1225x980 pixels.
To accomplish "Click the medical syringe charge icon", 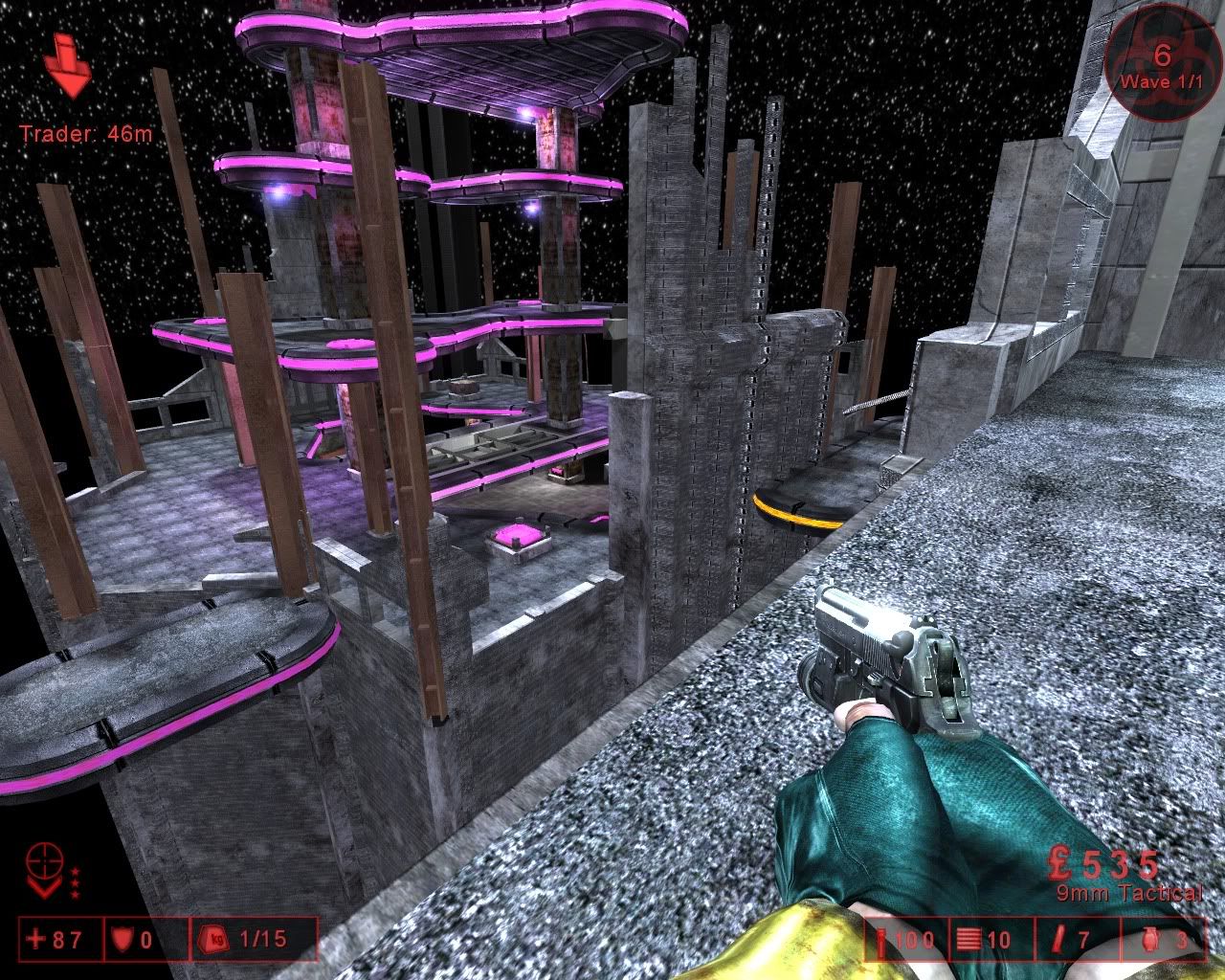I will click(x=880, y=941).
